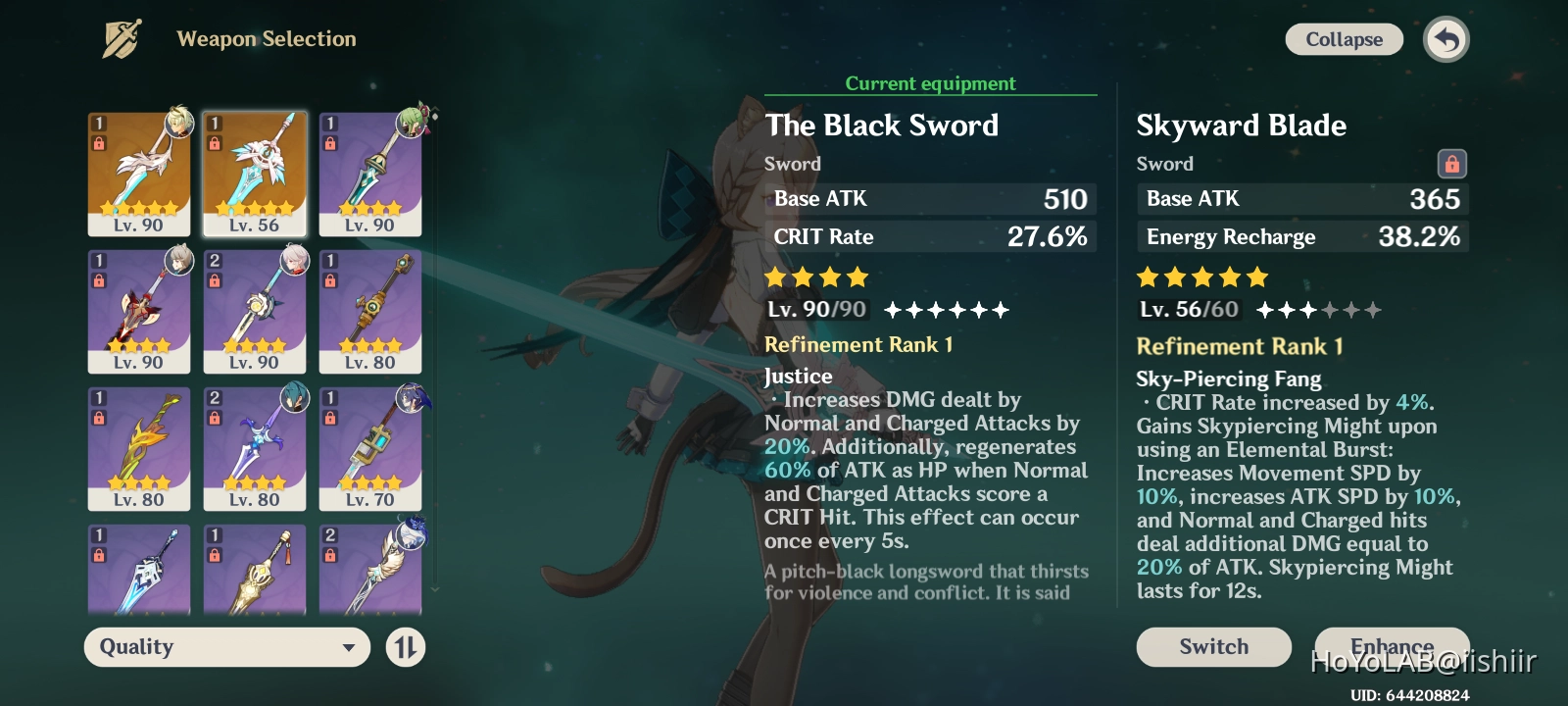The height and width of the screenshot is (706, 1568).
Task: Select the Refinement Rank 1 label under Justice
Action: click(x=860, y=344)
